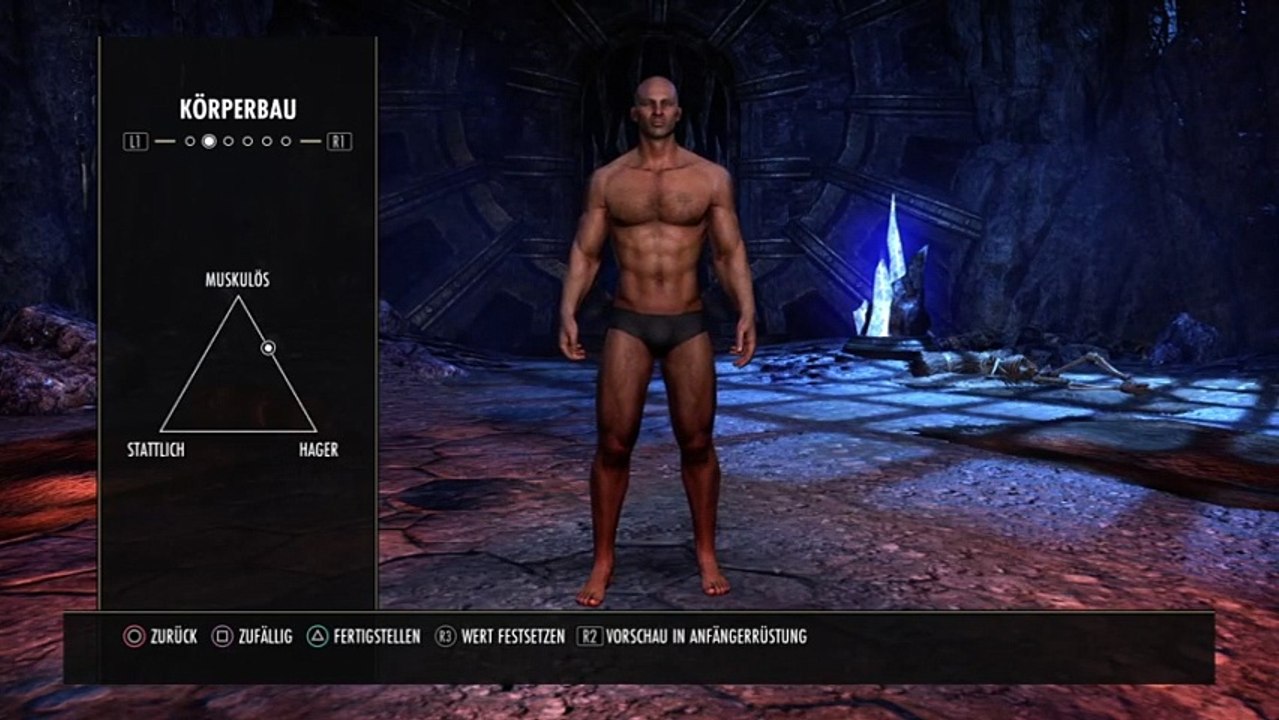
Task: Click the highlighted page dot under Körperbau
Action: pos(209,141)
